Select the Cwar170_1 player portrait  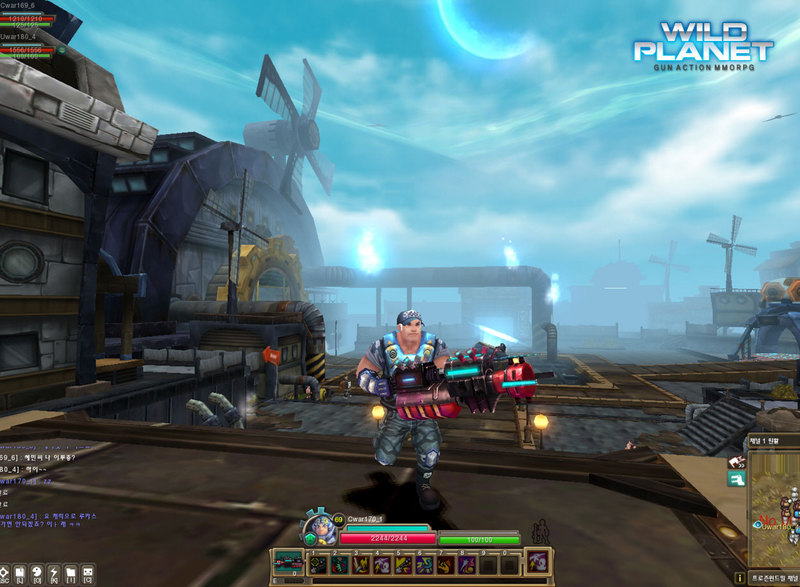pos(320,527)
